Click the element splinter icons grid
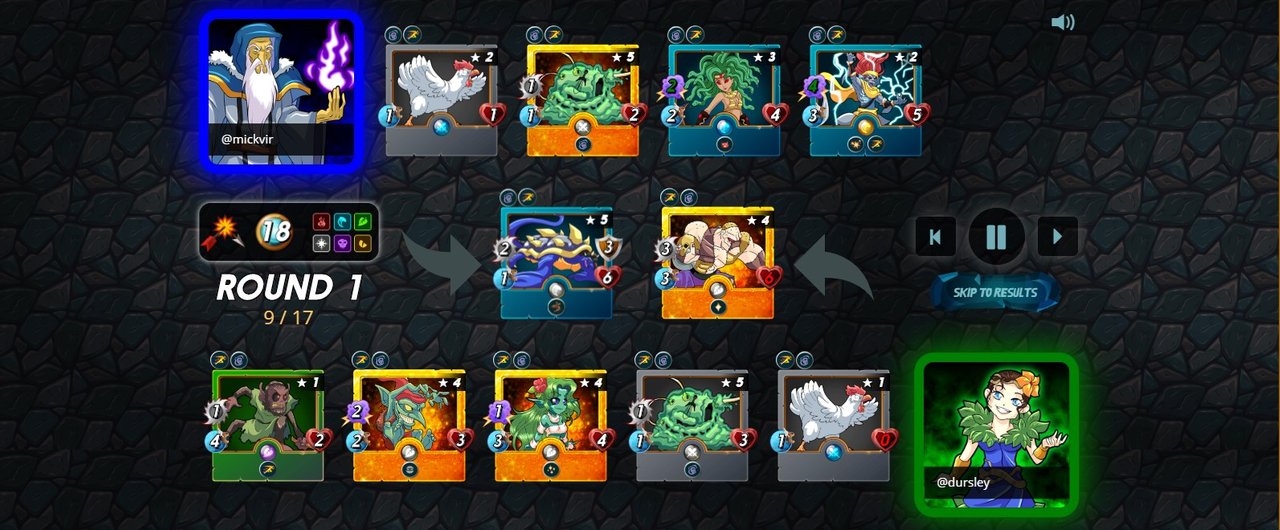 point(342,231)
